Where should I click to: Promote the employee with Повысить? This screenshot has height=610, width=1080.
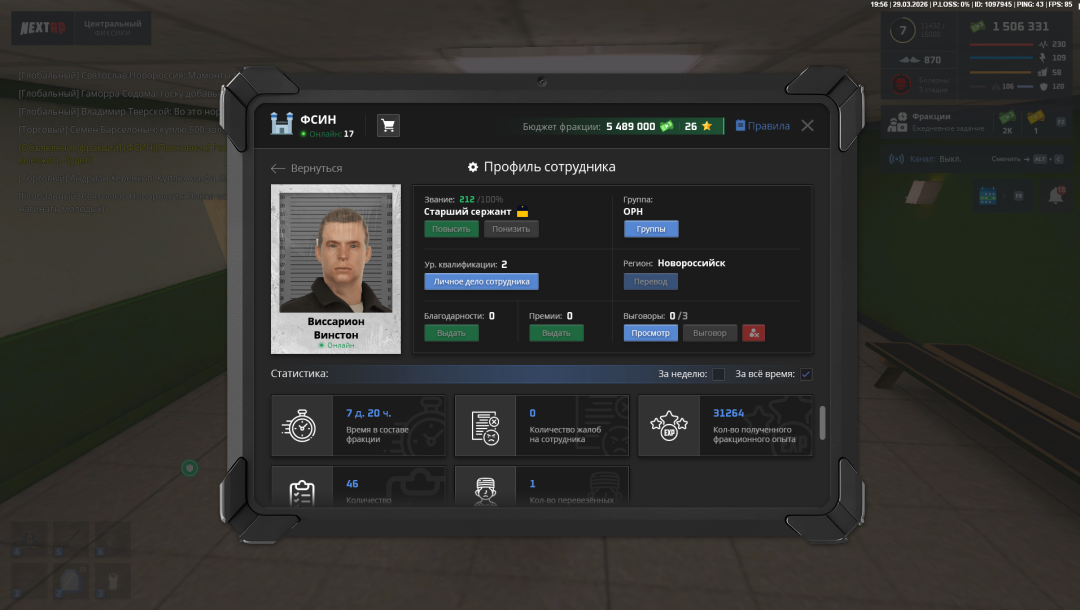pyautogui.click(x=451, y=229)
